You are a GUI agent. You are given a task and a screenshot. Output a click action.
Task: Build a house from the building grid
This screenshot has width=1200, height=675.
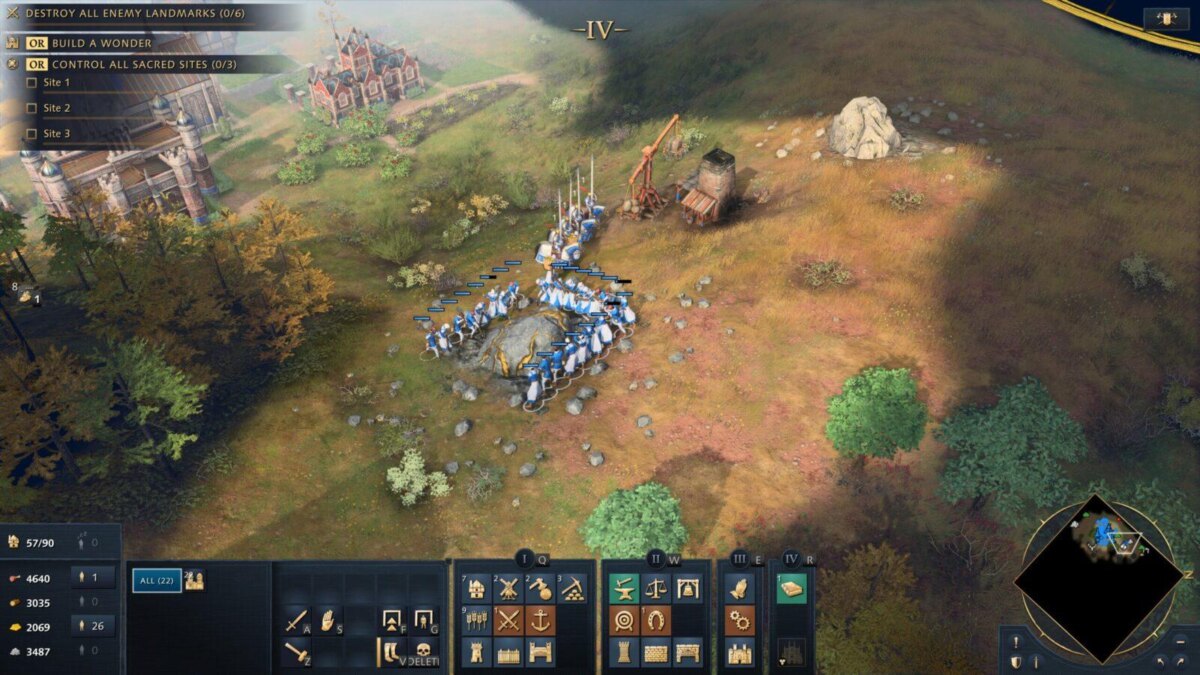tap(477, 588)
